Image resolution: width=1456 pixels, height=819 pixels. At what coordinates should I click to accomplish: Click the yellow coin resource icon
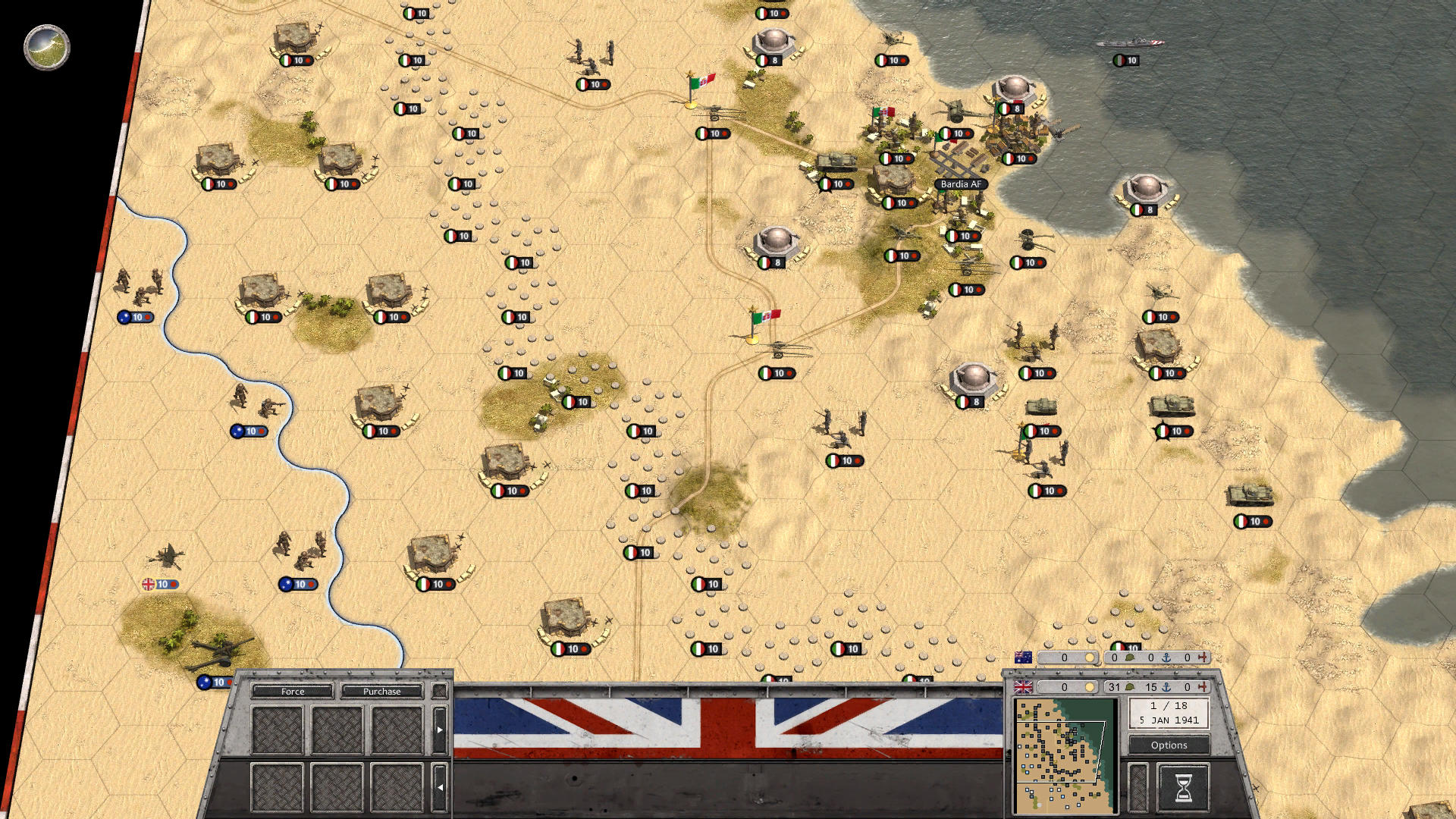(1090, 687)
